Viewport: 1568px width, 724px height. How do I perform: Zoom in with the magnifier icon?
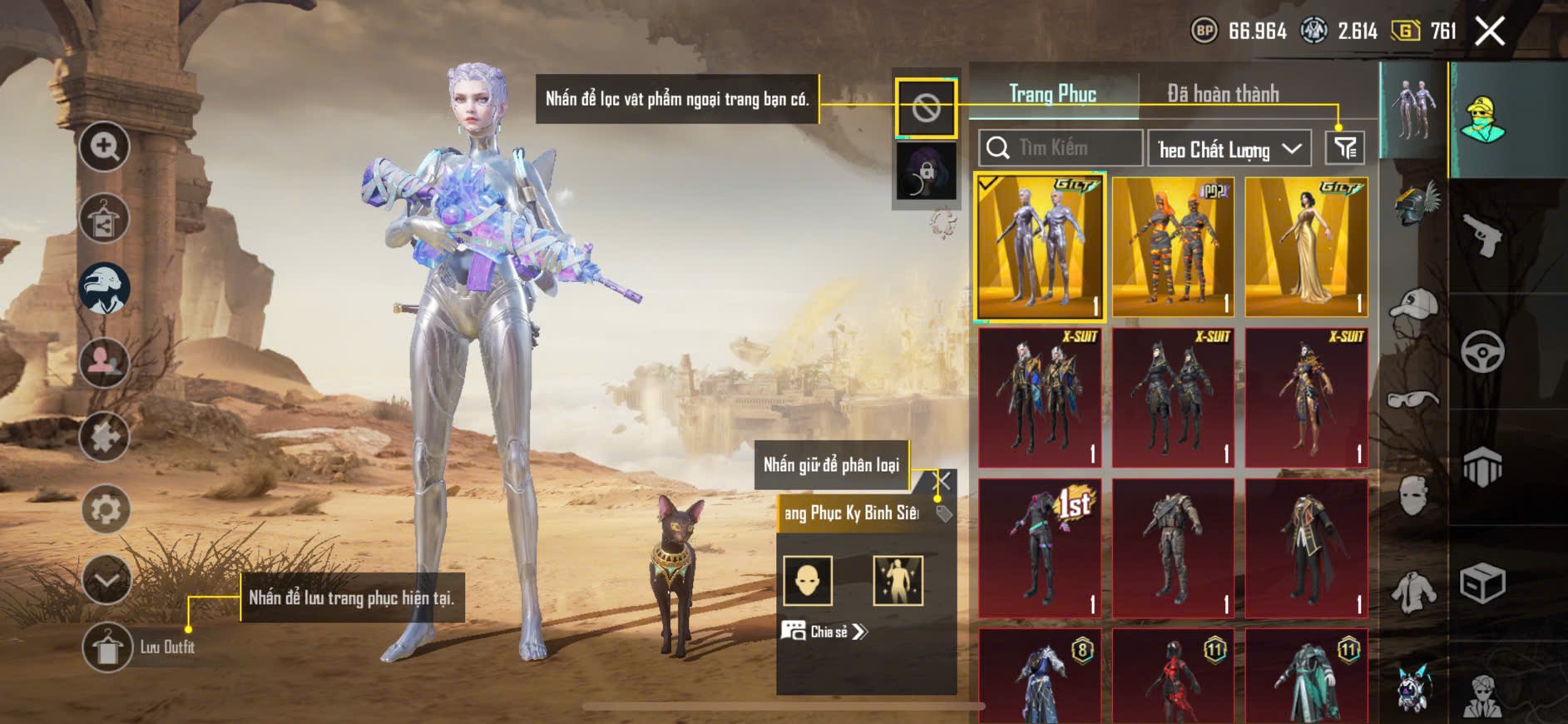[104, 146]
